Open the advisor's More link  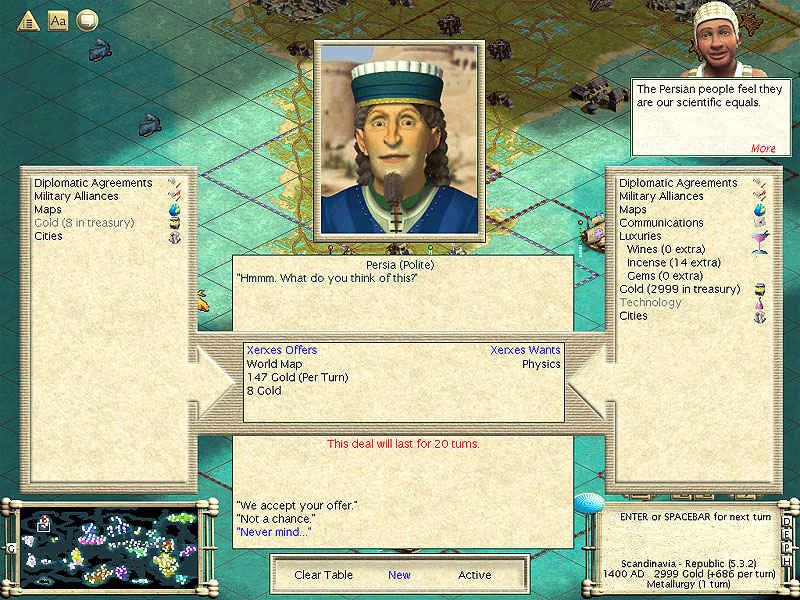[x=763, y=149]
